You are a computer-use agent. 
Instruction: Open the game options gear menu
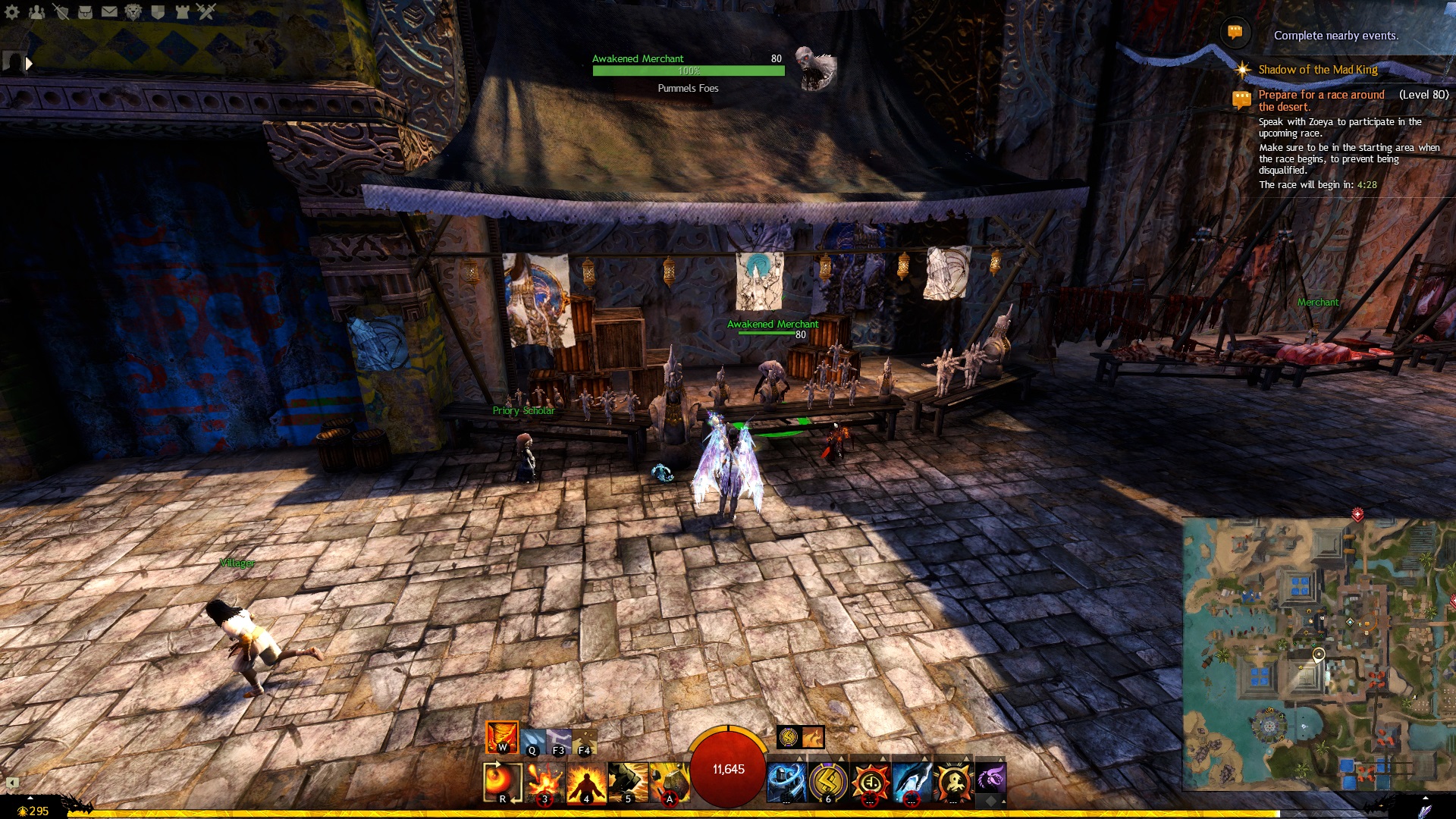[12, 12]
